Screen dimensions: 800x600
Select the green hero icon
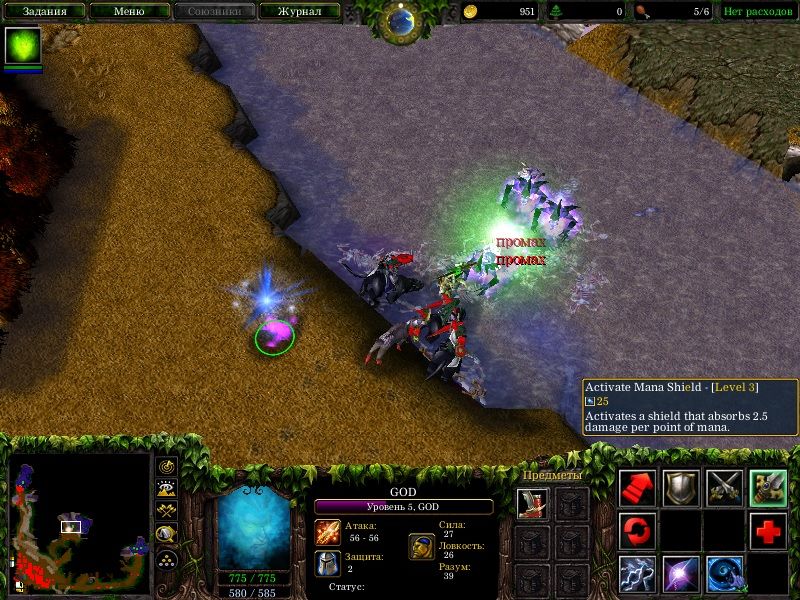tap(24, 46)
